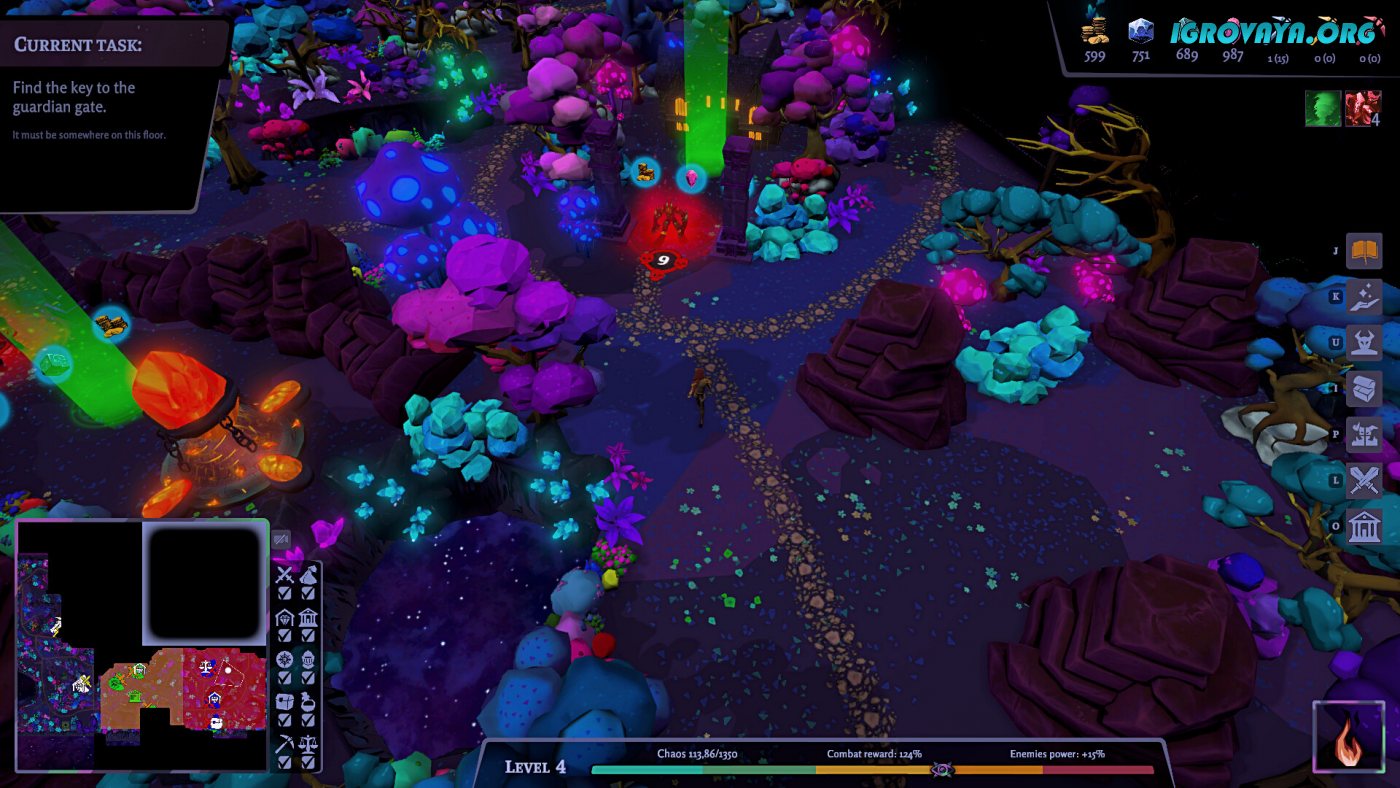Viewport: 1400px width, 788px height.
Task: Open the columned temple building menu
Action: coord(1364,527)
